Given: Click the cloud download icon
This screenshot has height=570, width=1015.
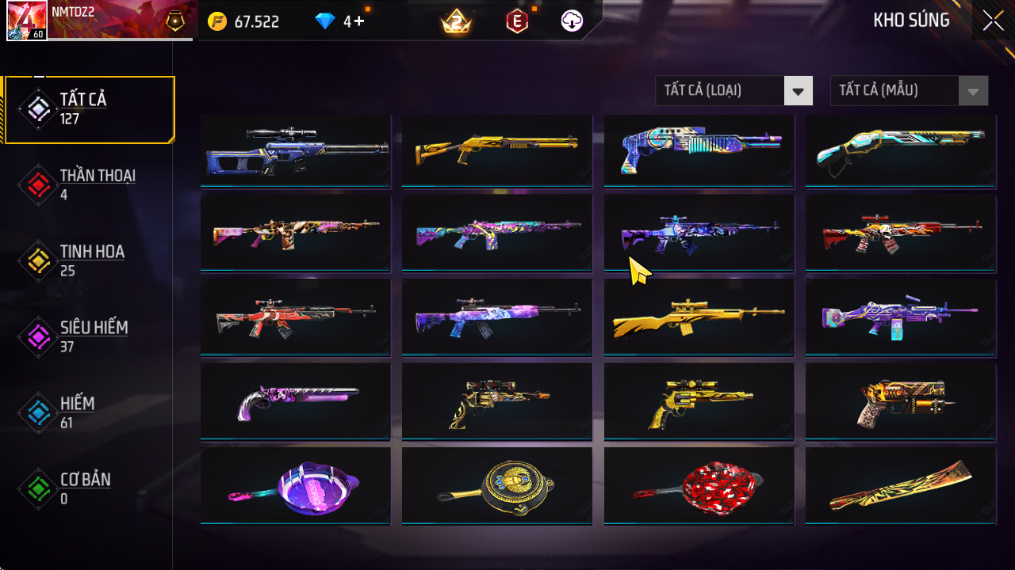Looking at the screenshot, I should [x=572, y=21].
